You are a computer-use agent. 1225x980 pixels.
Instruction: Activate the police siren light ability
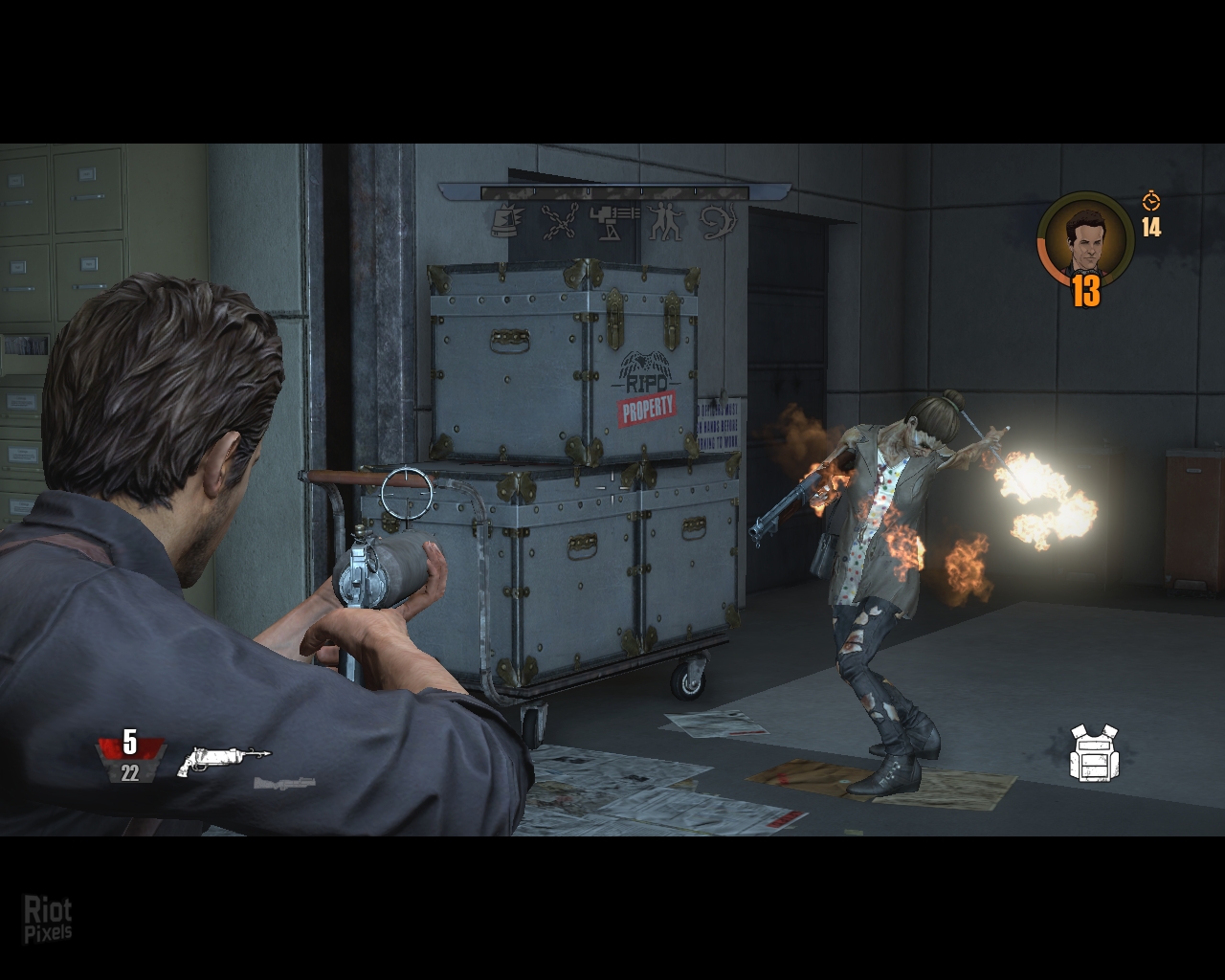pyautogui.click(x=504, y=222)
